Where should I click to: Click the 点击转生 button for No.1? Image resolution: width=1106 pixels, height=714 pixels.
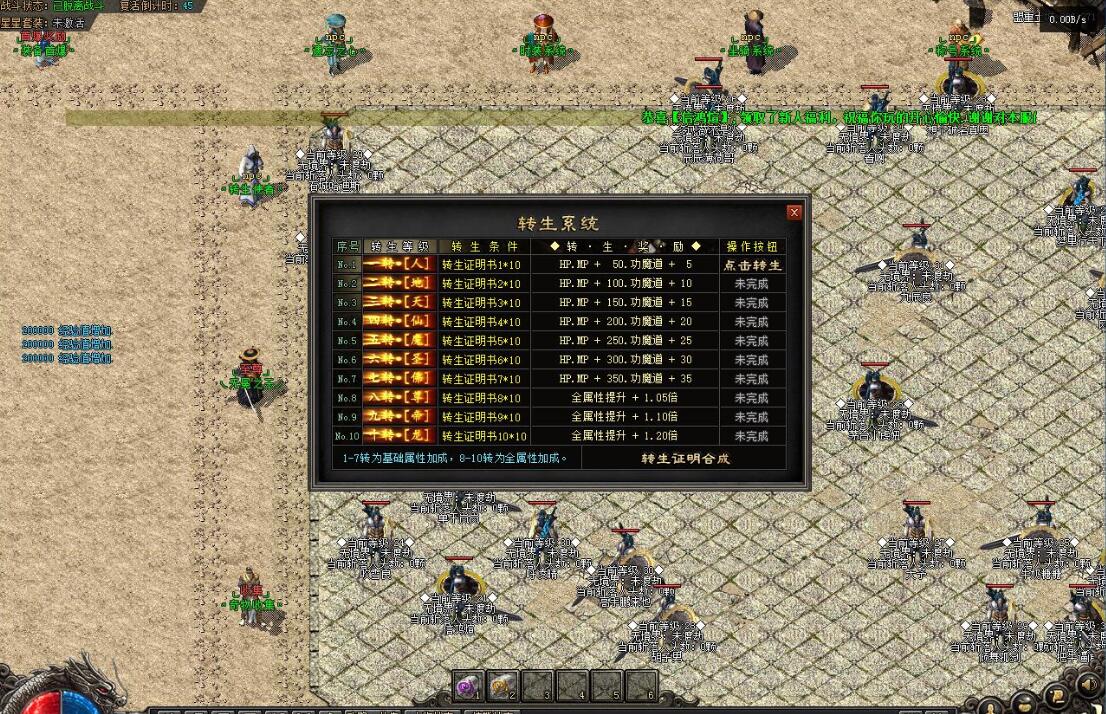[752, 265]
